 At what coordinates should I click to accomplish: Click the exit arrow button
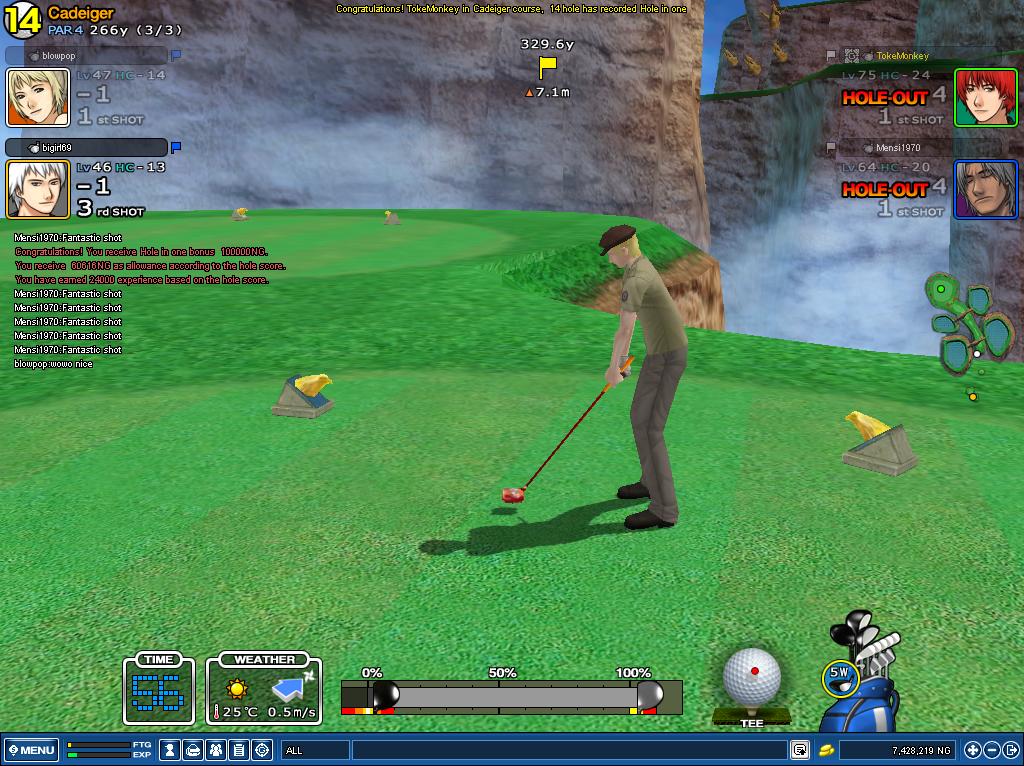click(x=1010, y=750)
